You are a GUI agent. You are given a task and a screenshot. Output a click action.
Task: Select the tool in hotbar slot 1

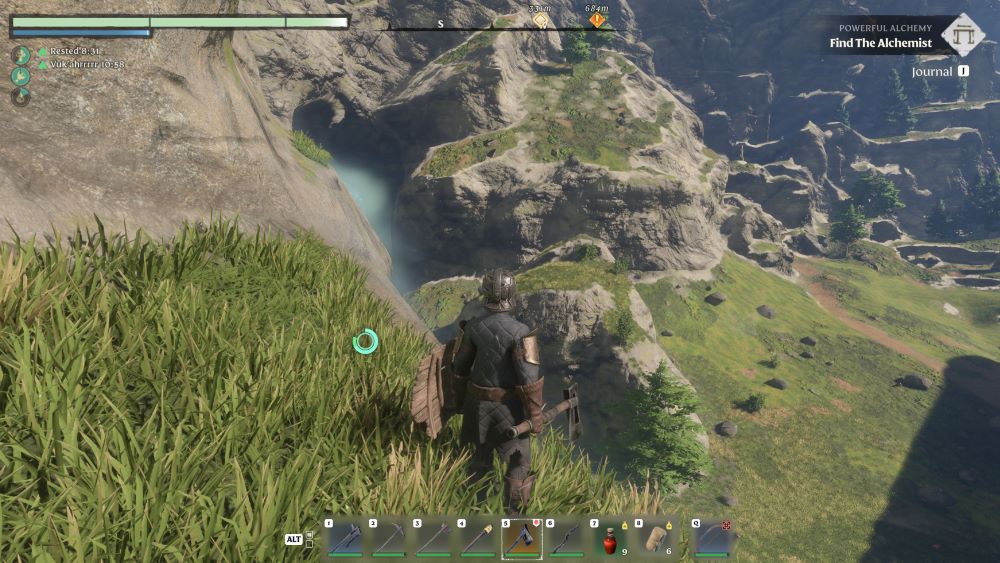344,538
